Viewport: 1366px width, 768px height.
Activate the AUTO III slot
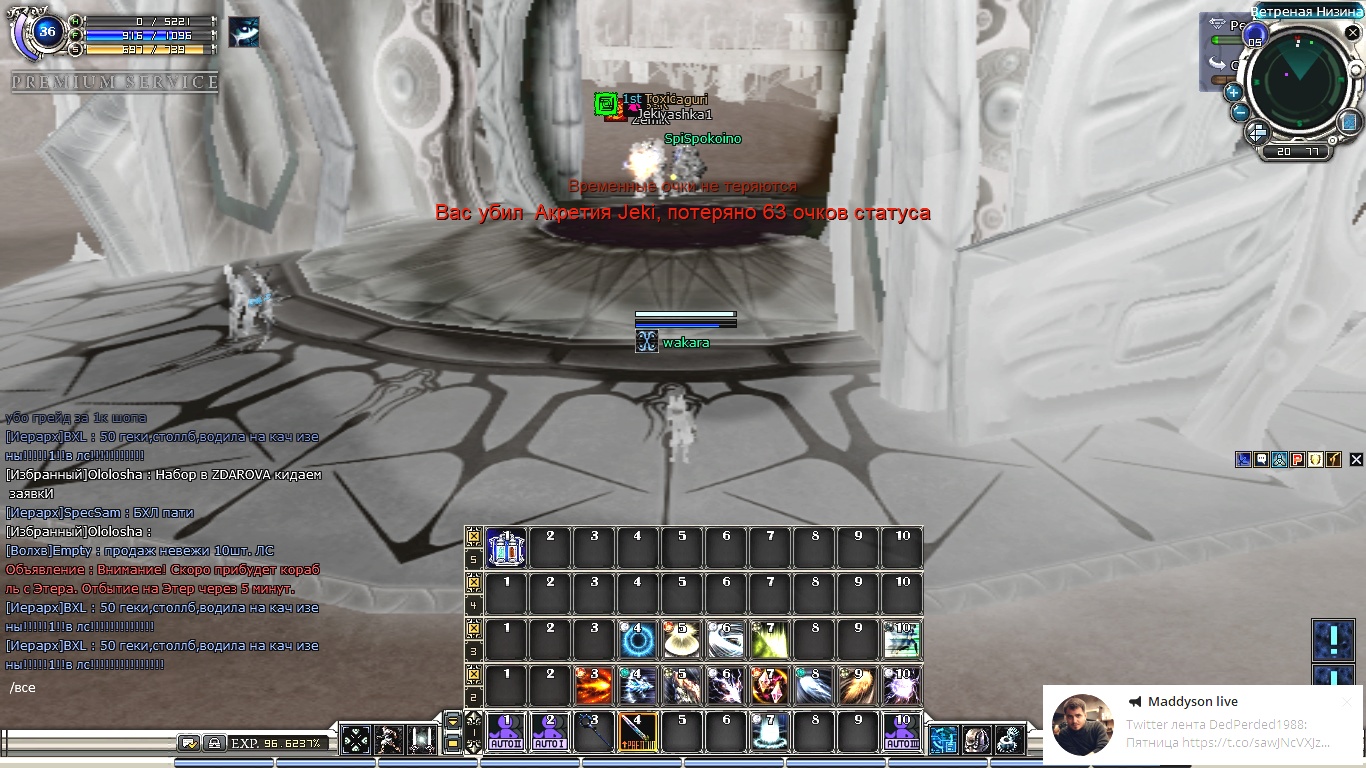902,732
